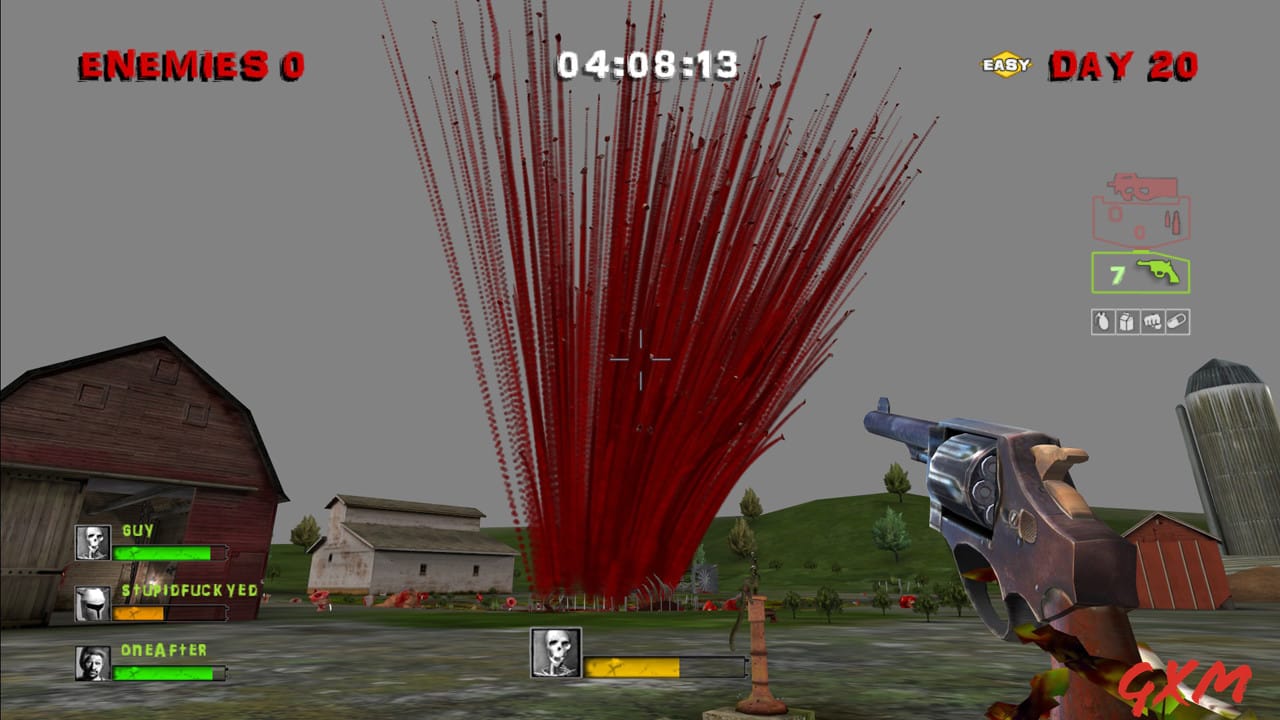Select the pills item icon

point(1177,320)
